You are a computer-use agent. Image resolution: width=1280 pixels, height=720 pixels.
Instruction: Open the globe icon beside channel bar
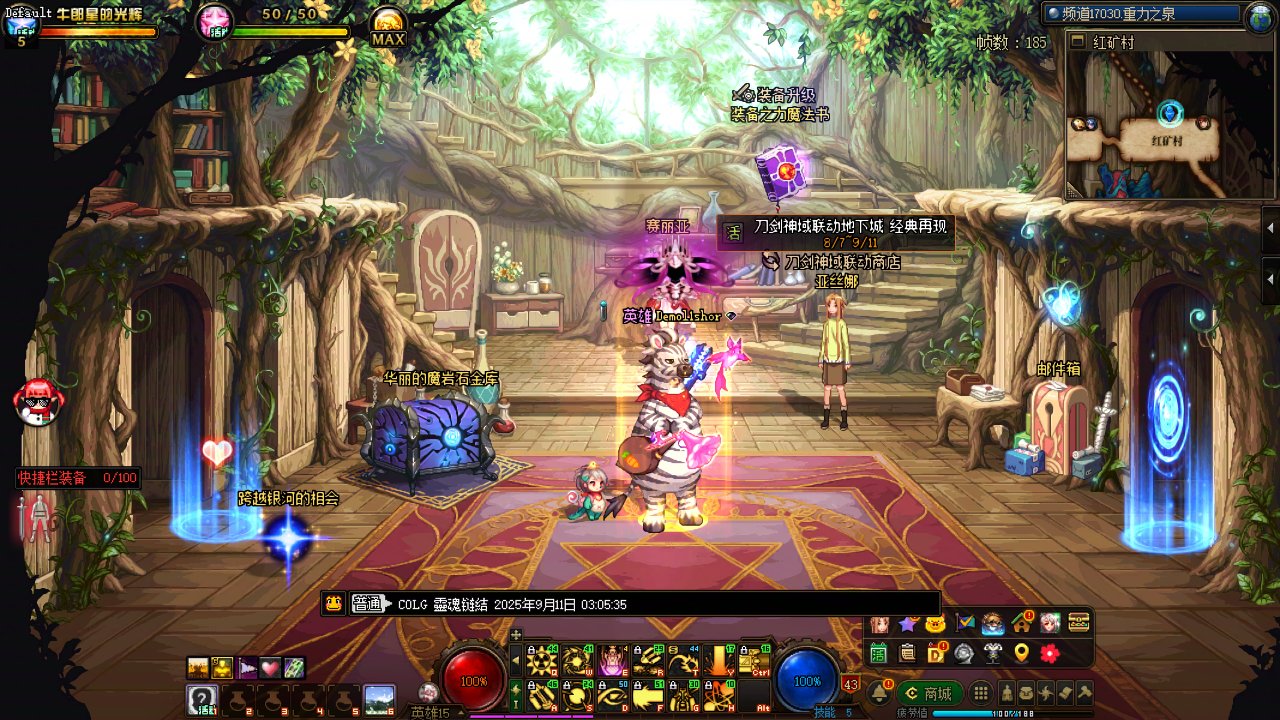pos(1258,15)
